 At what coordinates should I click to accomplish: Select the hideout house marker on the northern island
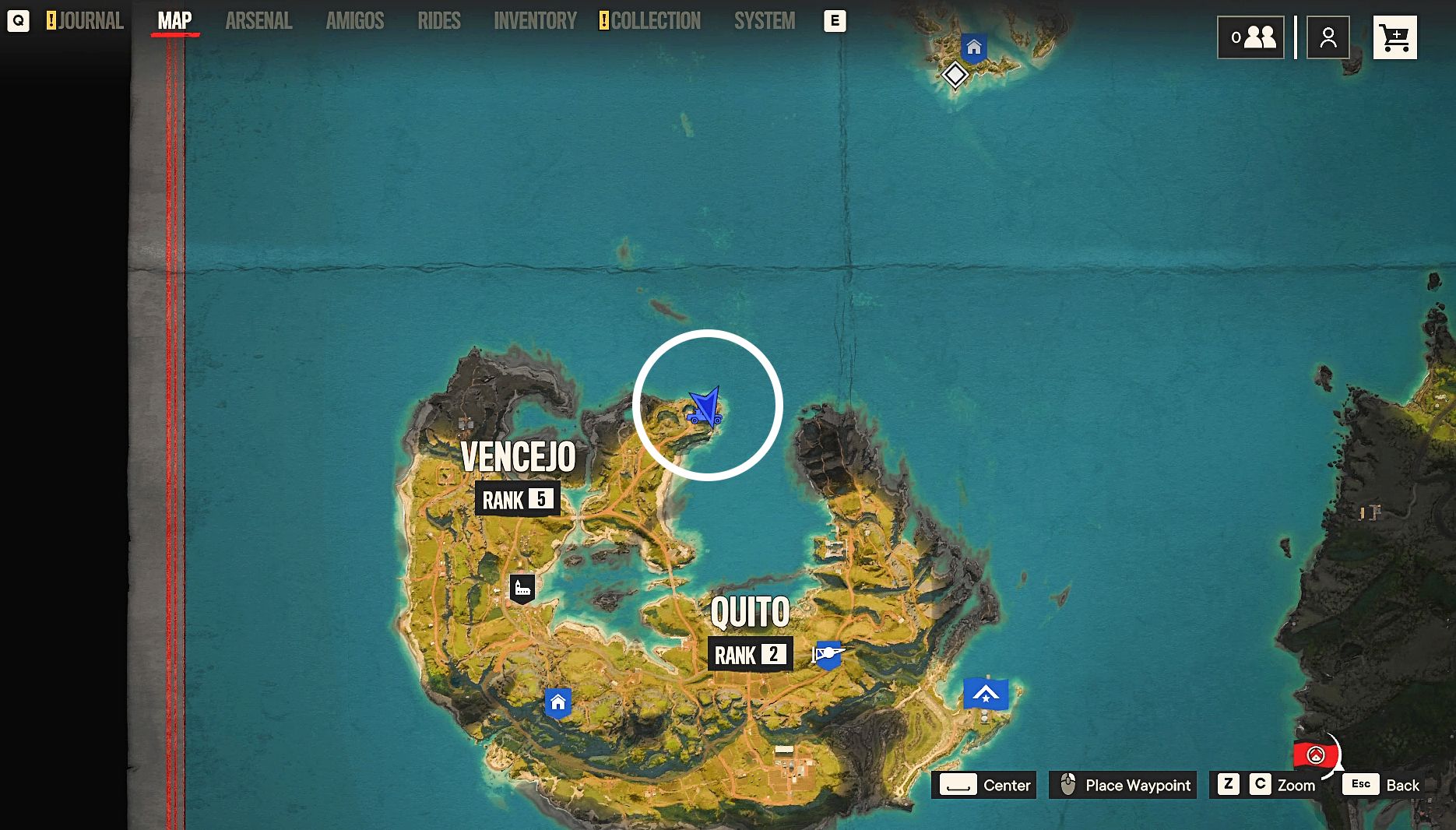[x=973, y=47]
